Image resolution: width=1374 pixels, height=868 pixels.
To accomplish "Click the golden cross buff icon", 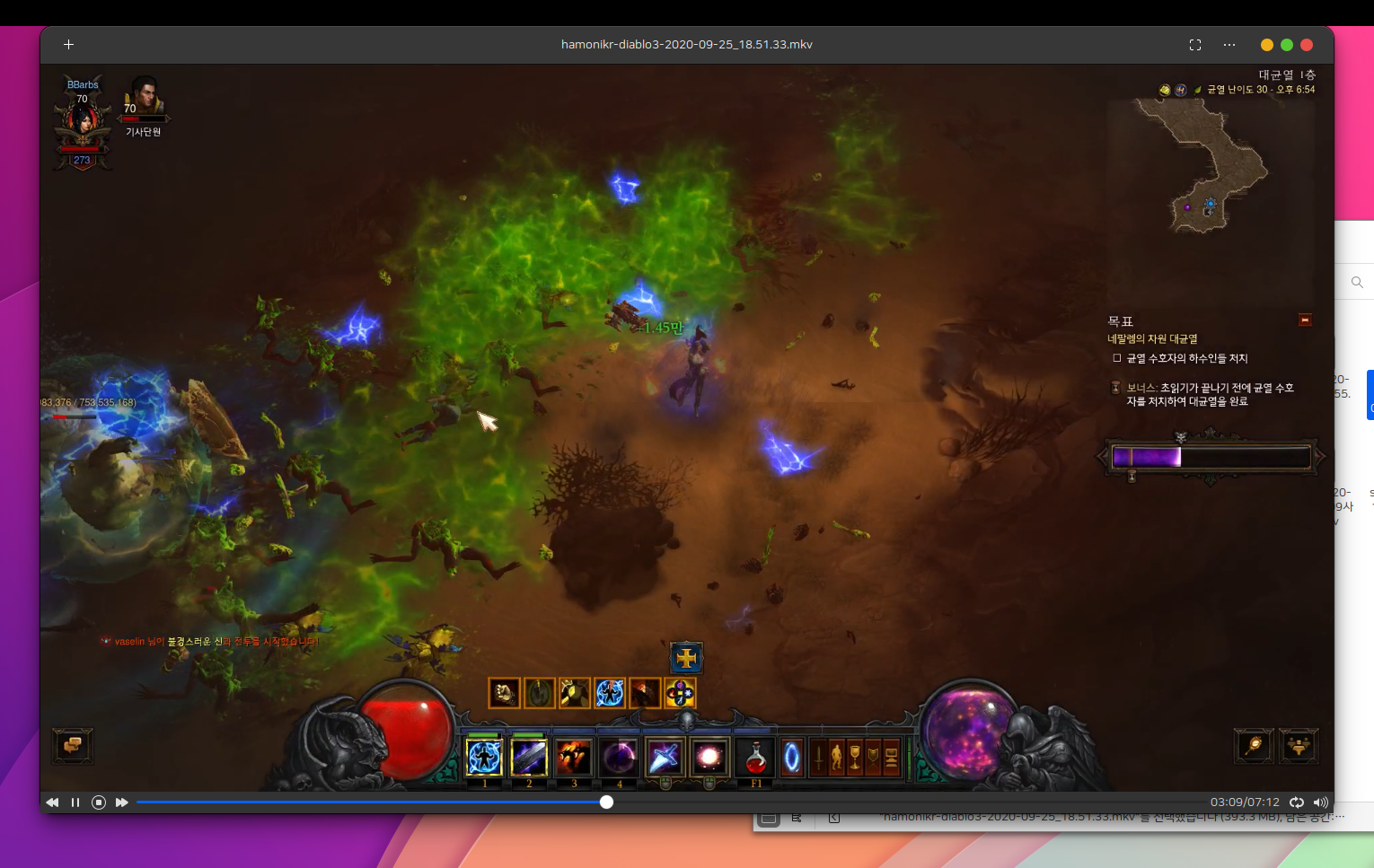I will (687, 658).
